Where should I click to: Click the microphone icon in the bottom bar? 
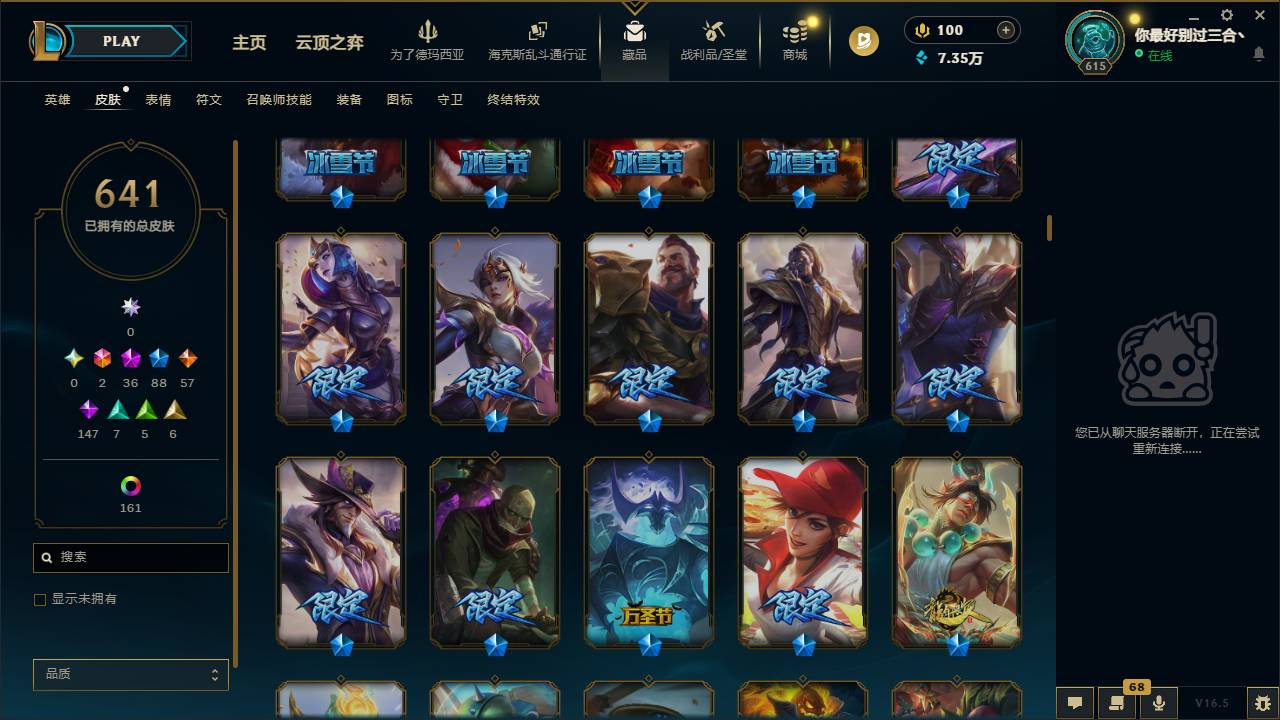click(1159, 702)
